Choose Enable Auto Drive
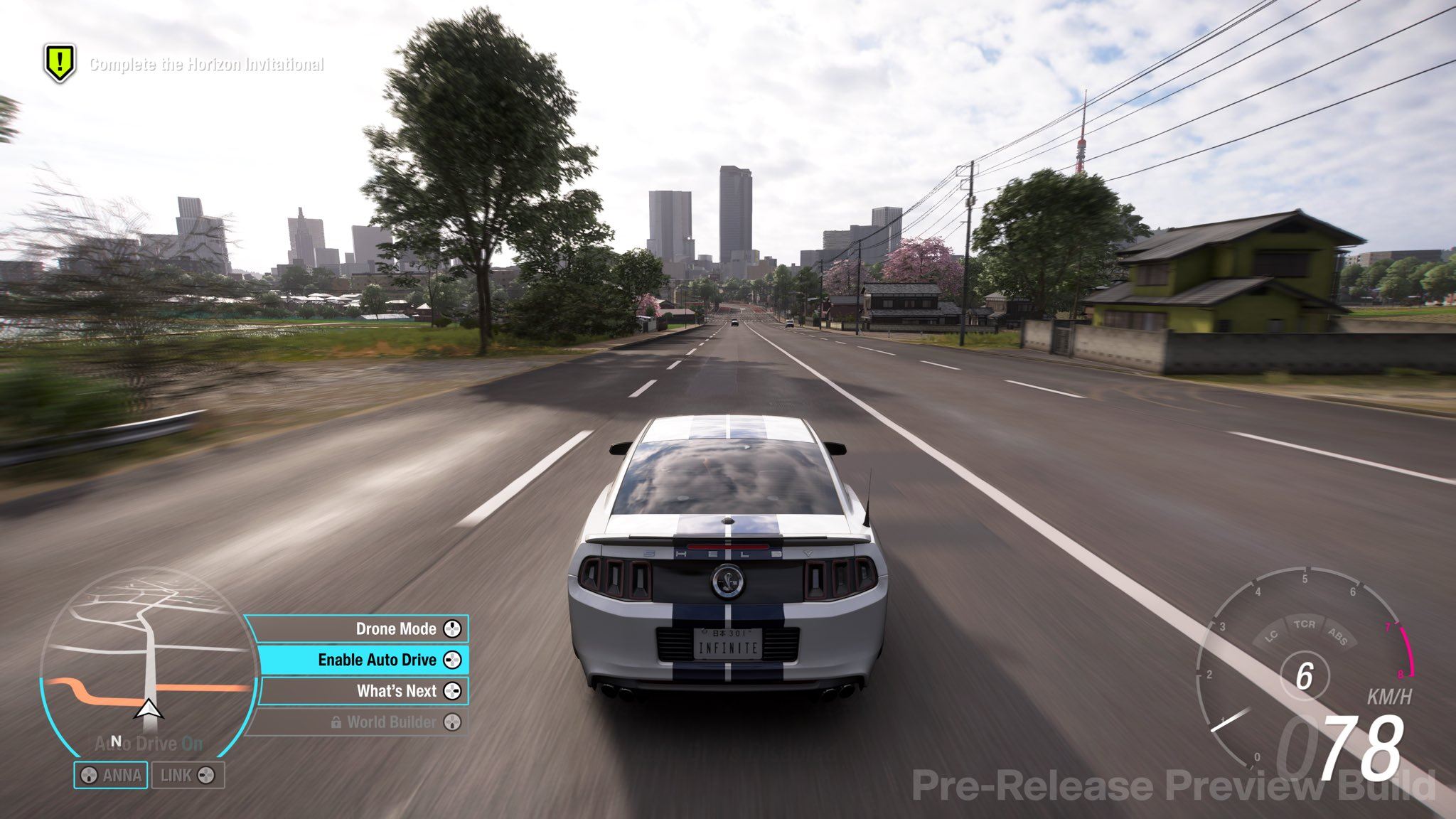 (x=363, y=660)
